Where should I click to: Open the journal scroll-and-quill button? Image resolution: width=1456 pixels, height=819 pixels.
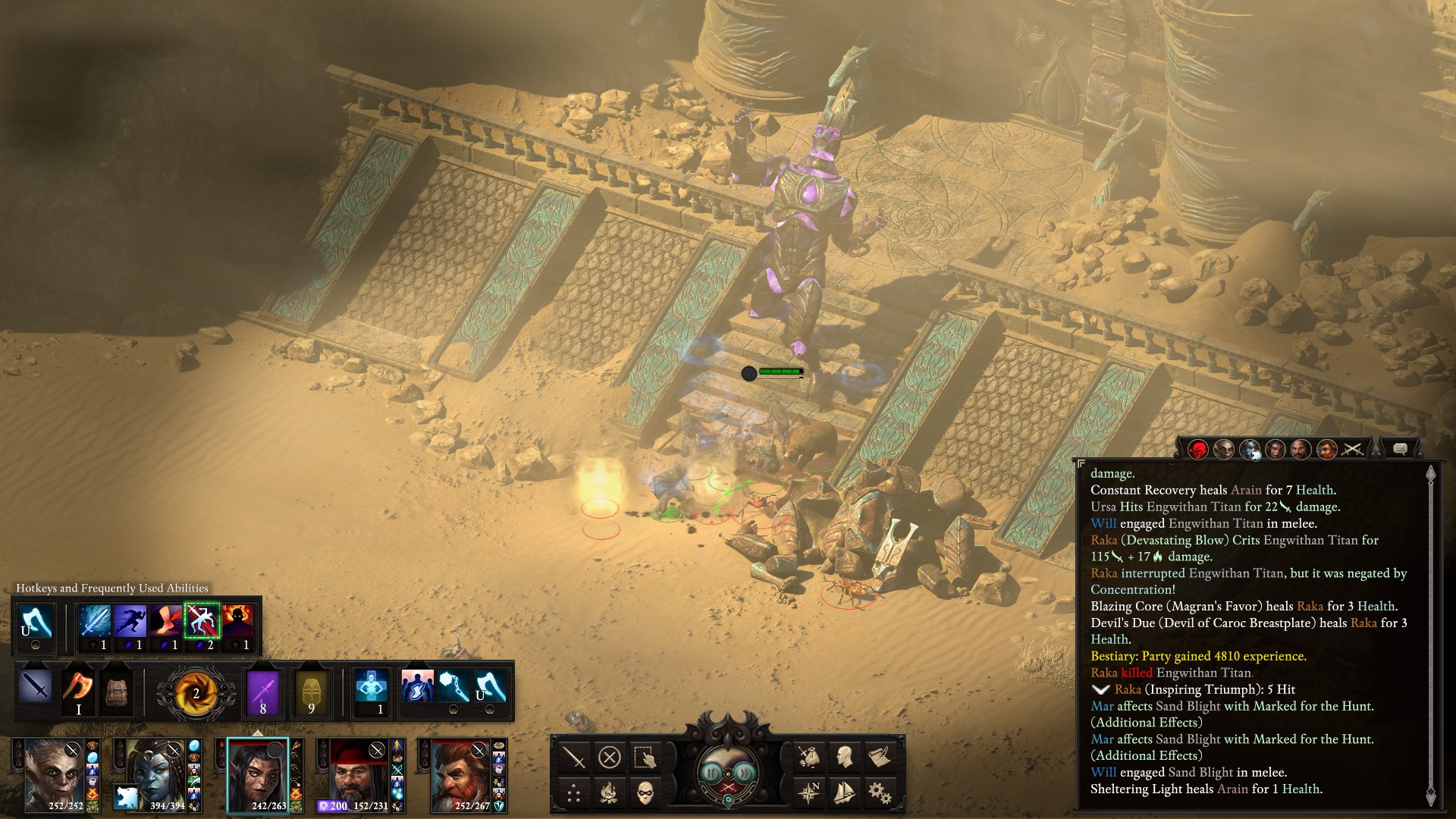tap(880, 756)
